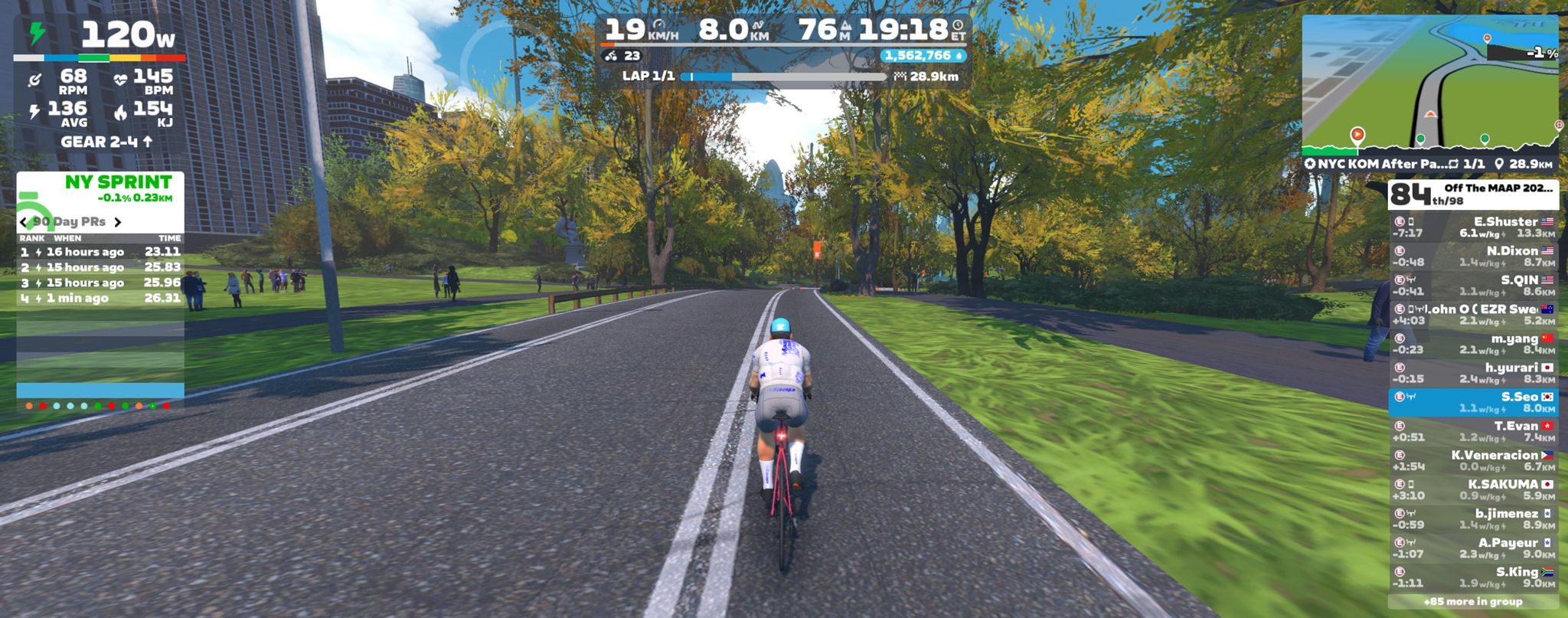
Task: Show next PR period with right arrow
Action: pos(118,222)
